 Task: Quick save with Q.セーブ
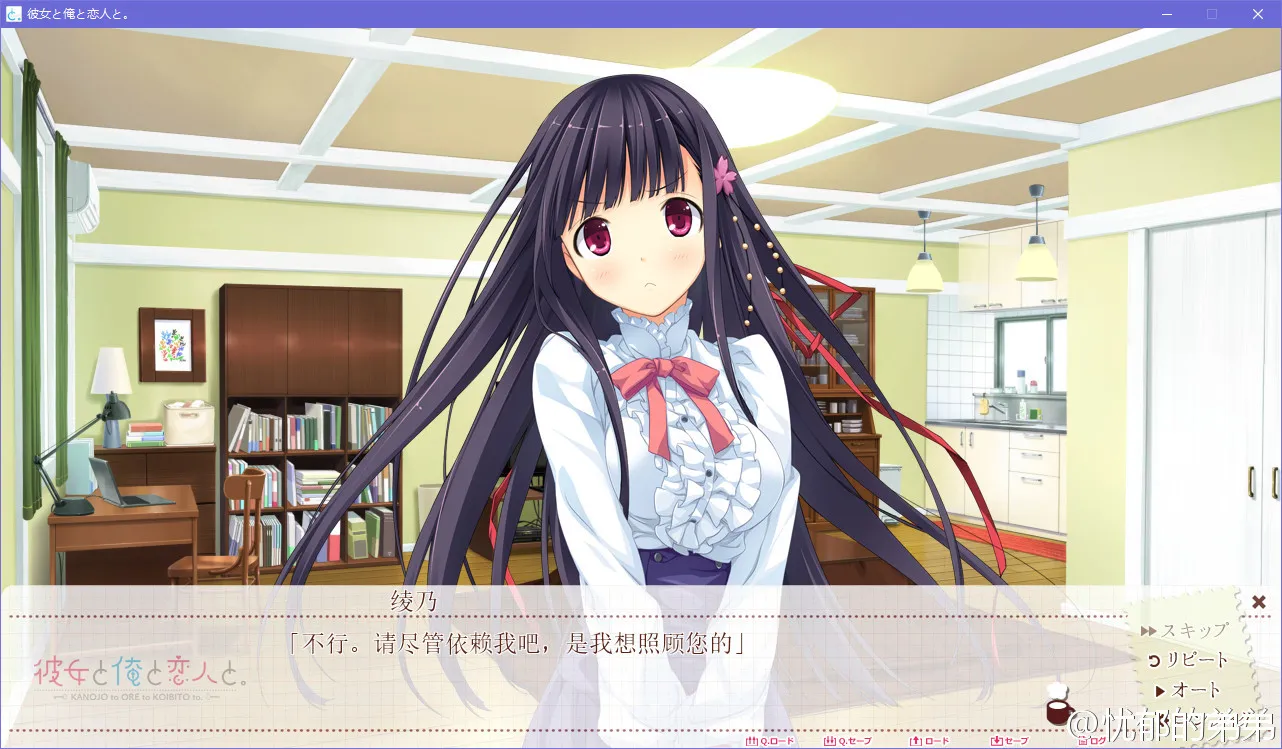coord(848,741)
